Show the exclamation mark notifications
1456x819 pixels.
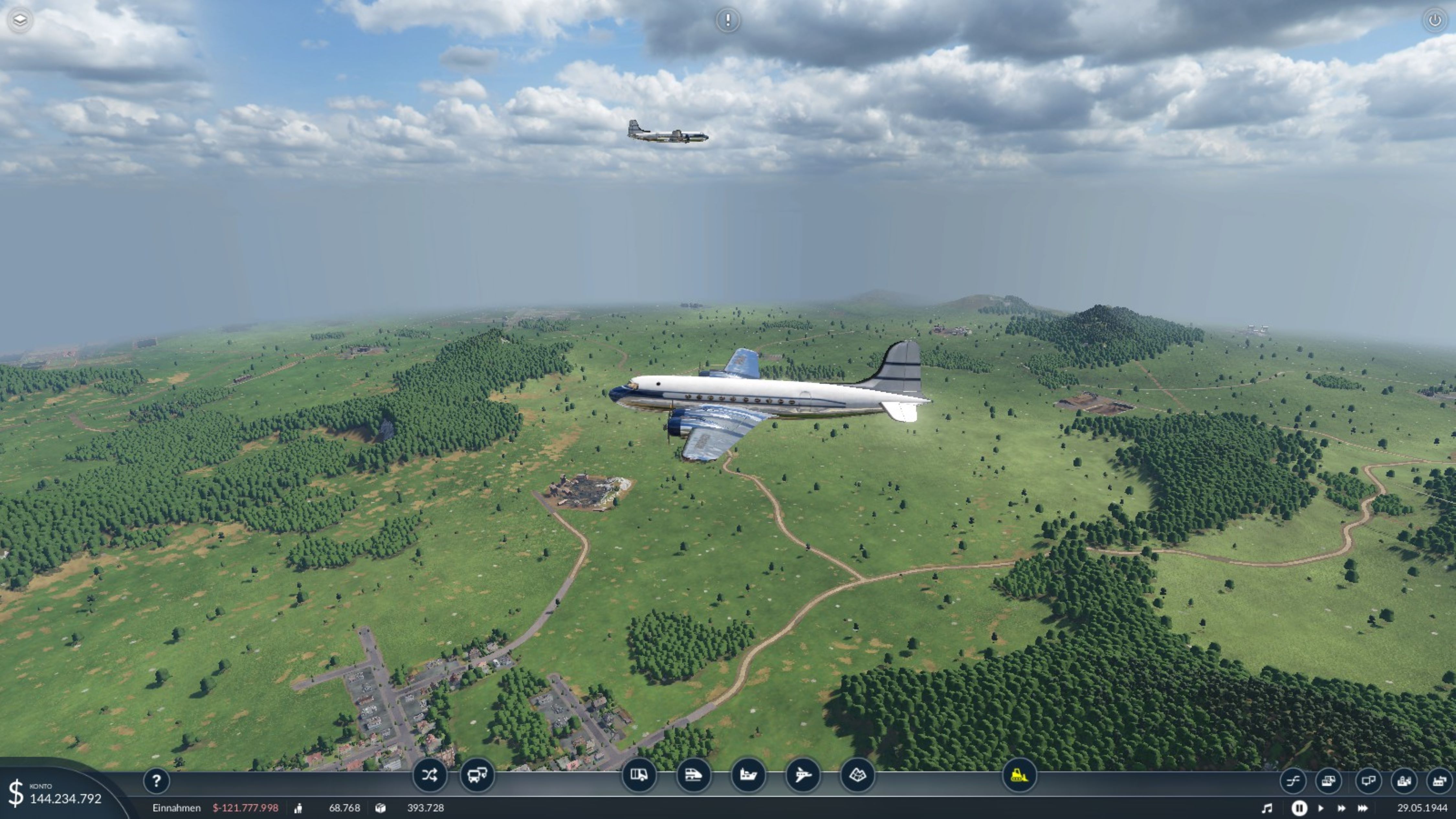point(727,20)
